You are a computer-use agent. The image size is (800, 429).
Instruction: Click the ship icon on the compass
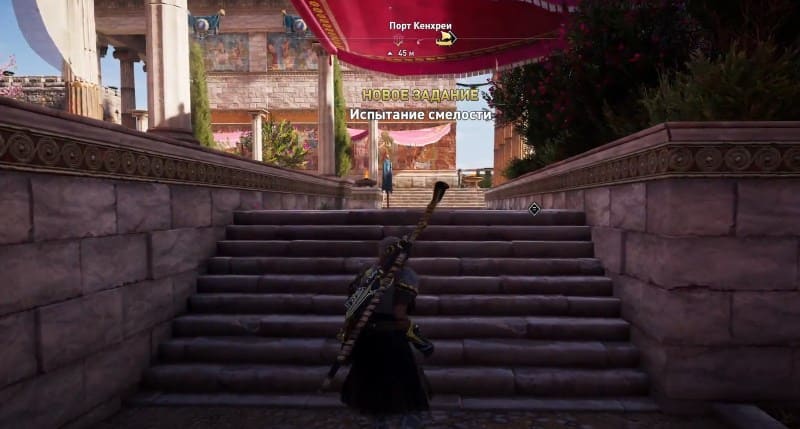[x=445, y=38]
